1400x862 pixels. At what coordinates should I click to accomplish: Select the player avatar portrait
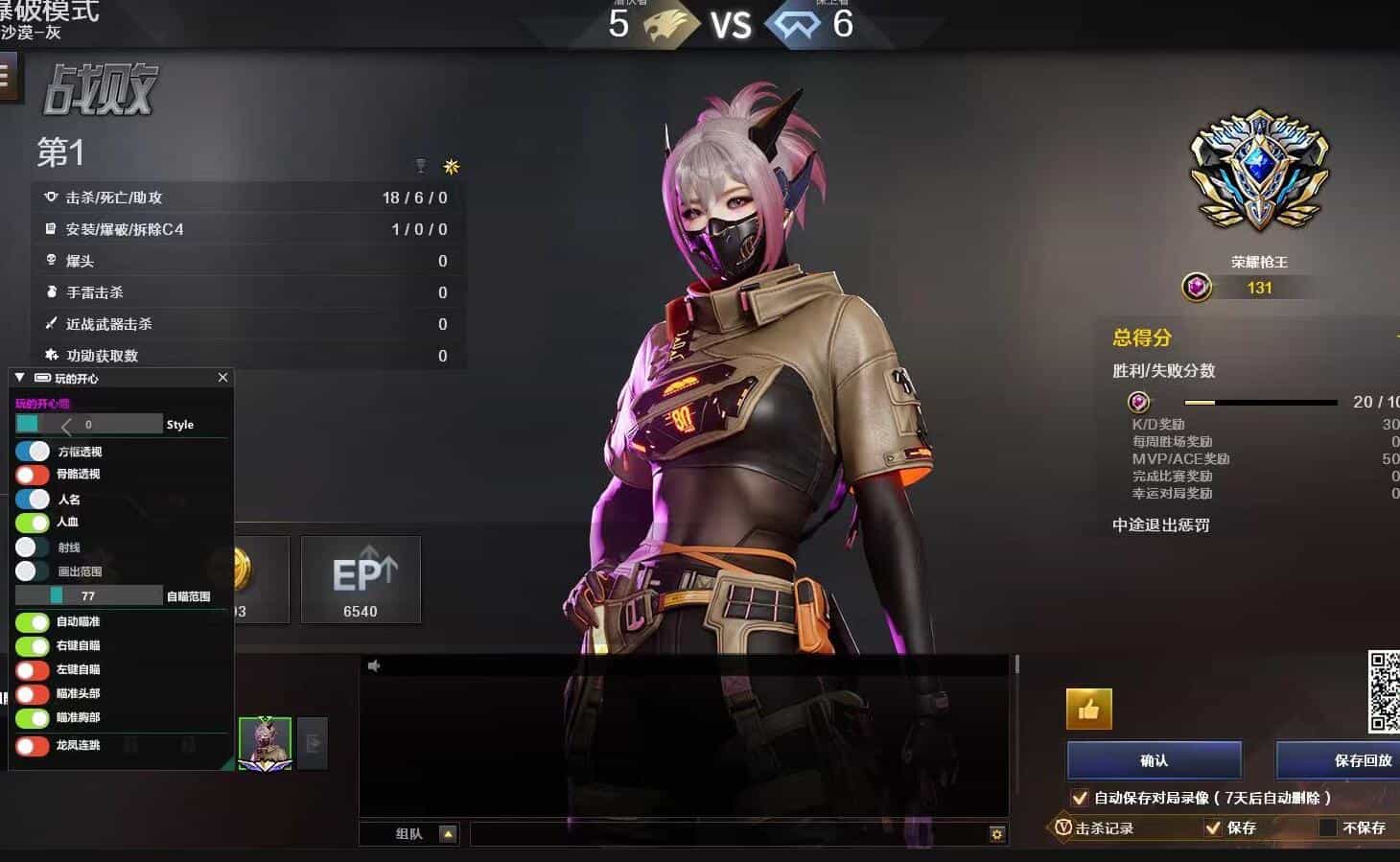point(265,743)
